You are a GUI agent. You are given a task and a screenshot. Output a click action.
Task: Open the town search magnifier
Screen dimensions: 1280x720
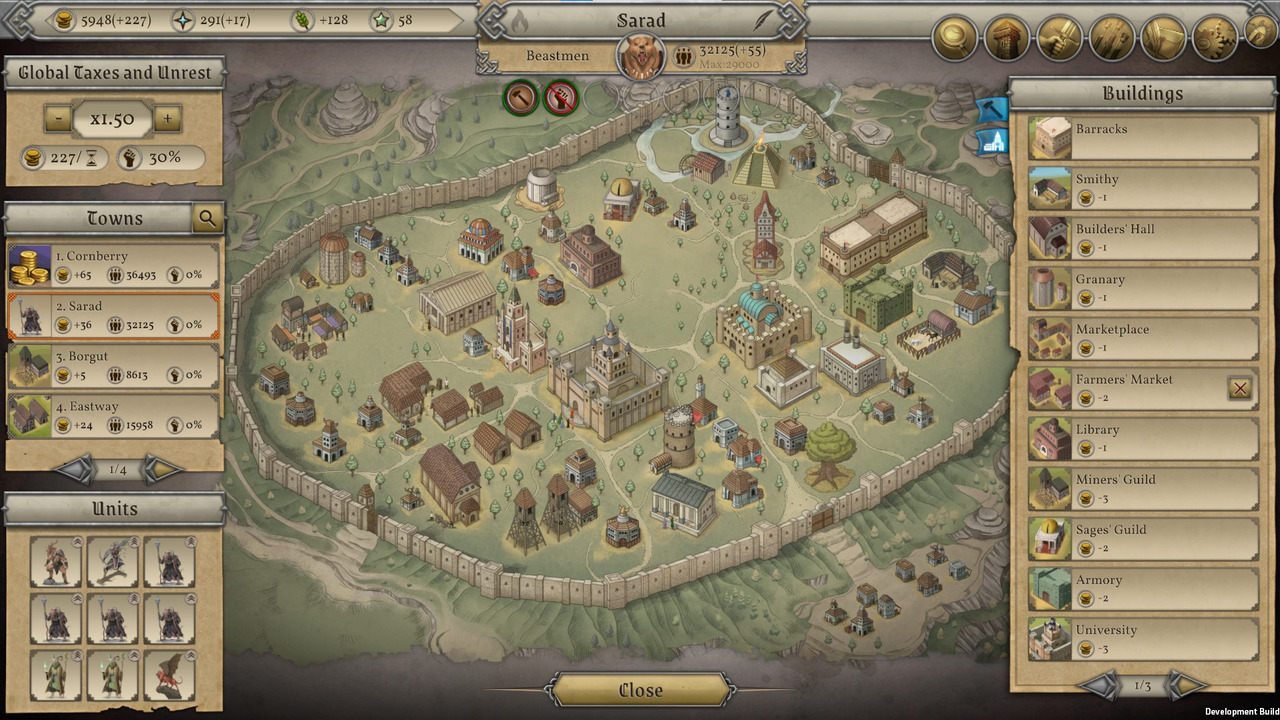click(x=207, y=218)
